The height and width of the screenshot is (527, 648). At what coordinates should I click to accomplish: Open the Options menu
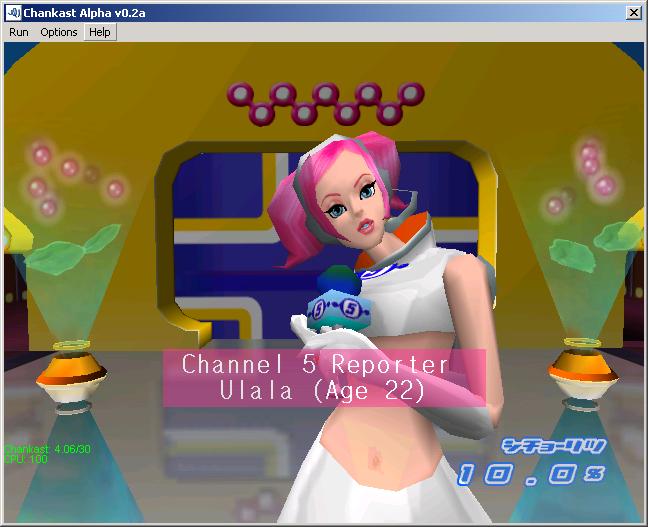tap(59, 32)
